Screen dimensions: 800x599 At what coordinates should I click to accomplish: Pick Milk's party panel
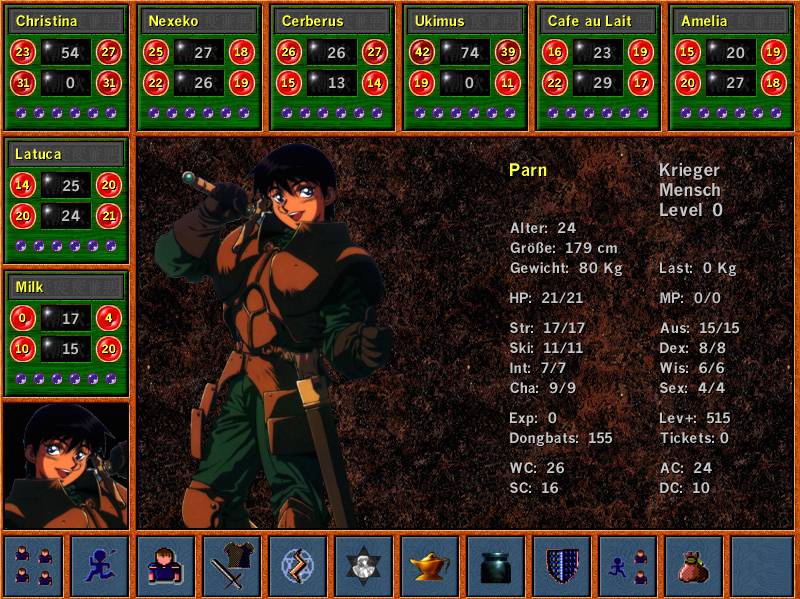point(66,287)
